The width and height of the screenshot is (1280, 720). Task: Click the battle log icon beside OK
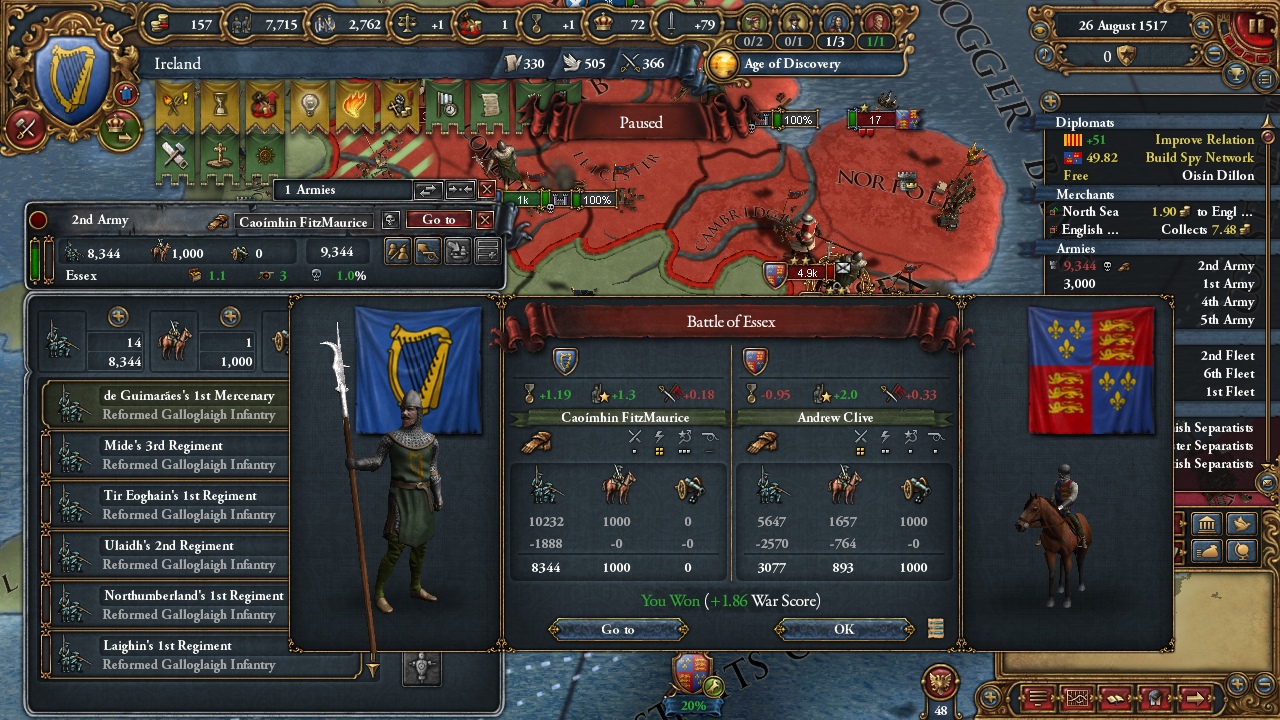[936, 628]
